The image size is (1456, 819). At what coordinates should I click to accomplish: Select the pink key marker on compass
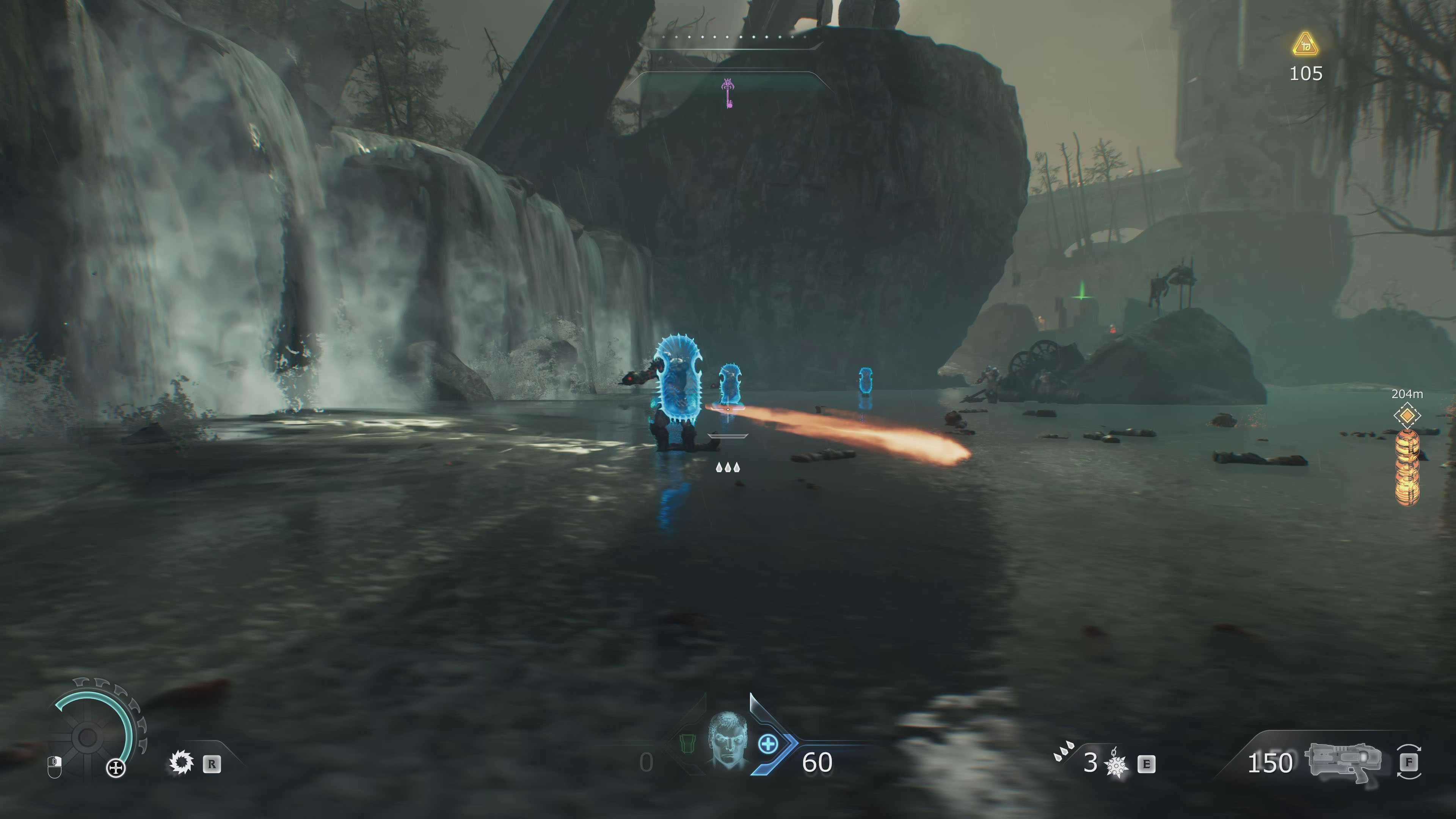tap(728, 93)
